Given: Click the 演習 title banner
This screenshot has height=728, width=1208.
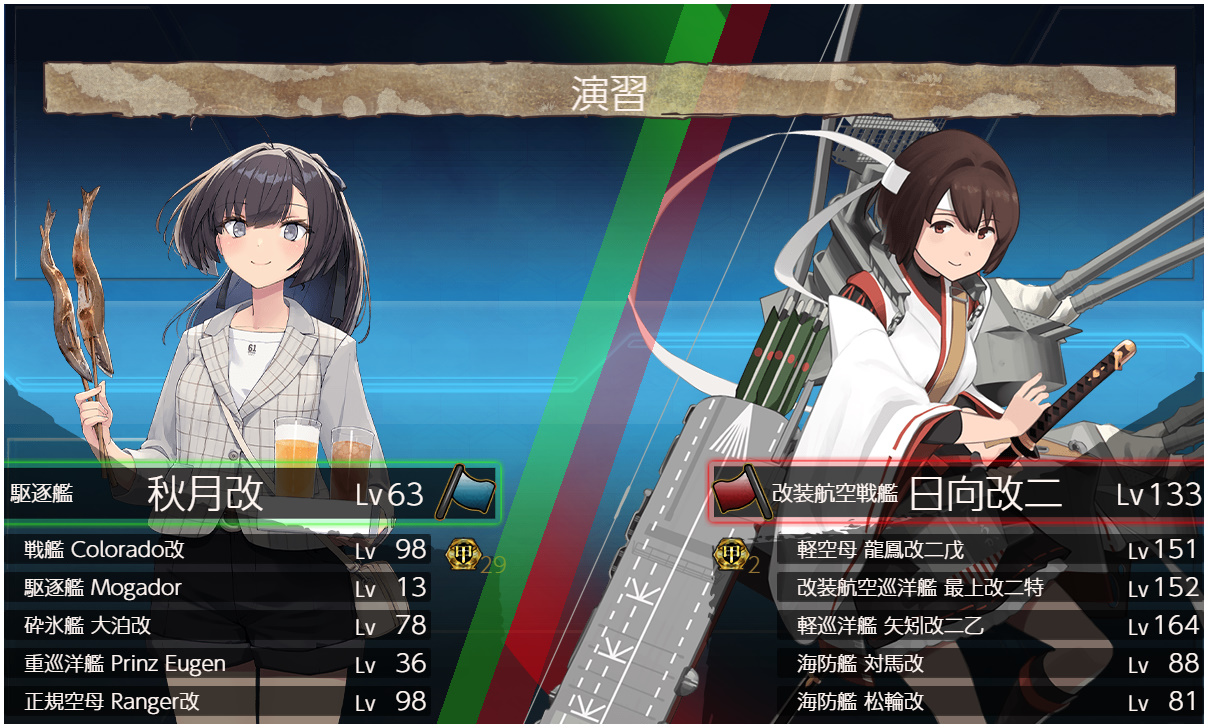Looking at the screenshot, I should coord(609,92).
